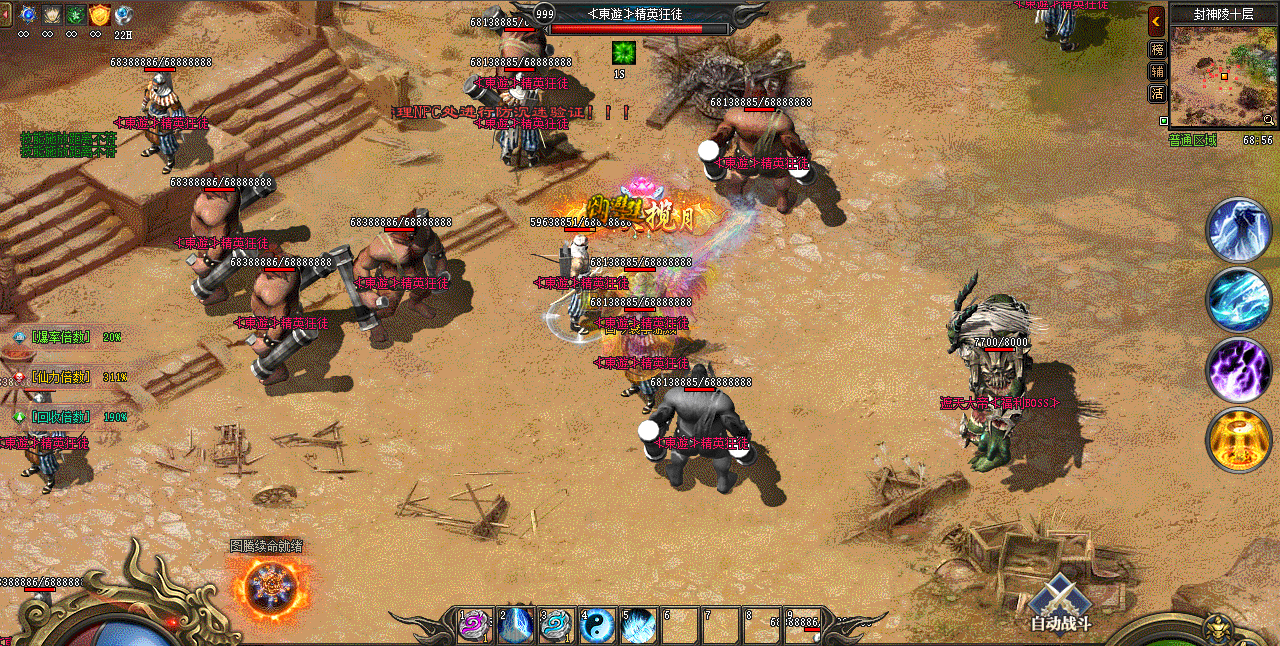
Task: Open the 辅 assist button
Action: [1157, 71]
